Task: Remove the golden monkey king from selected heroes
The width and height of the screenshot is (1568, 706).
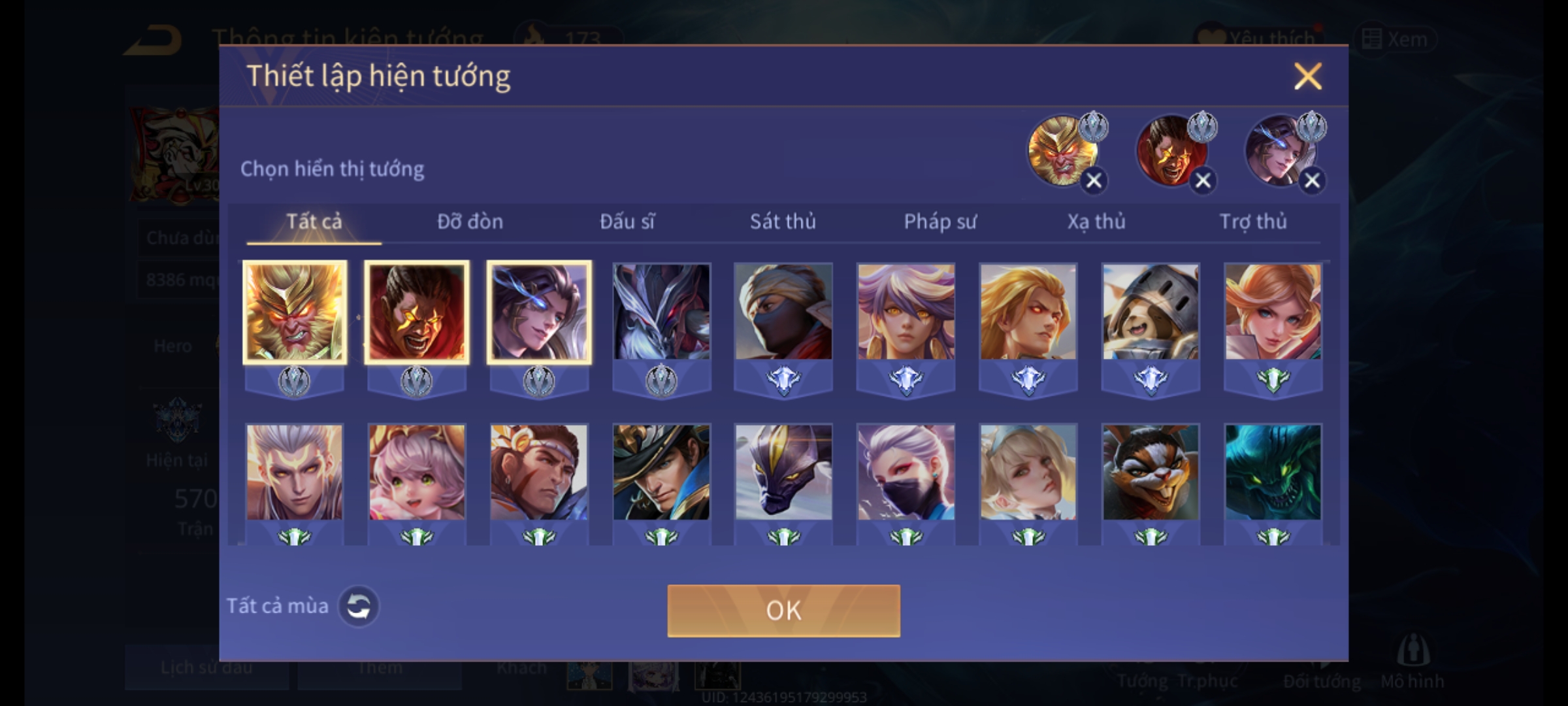Action: [x=1094, y=180]
